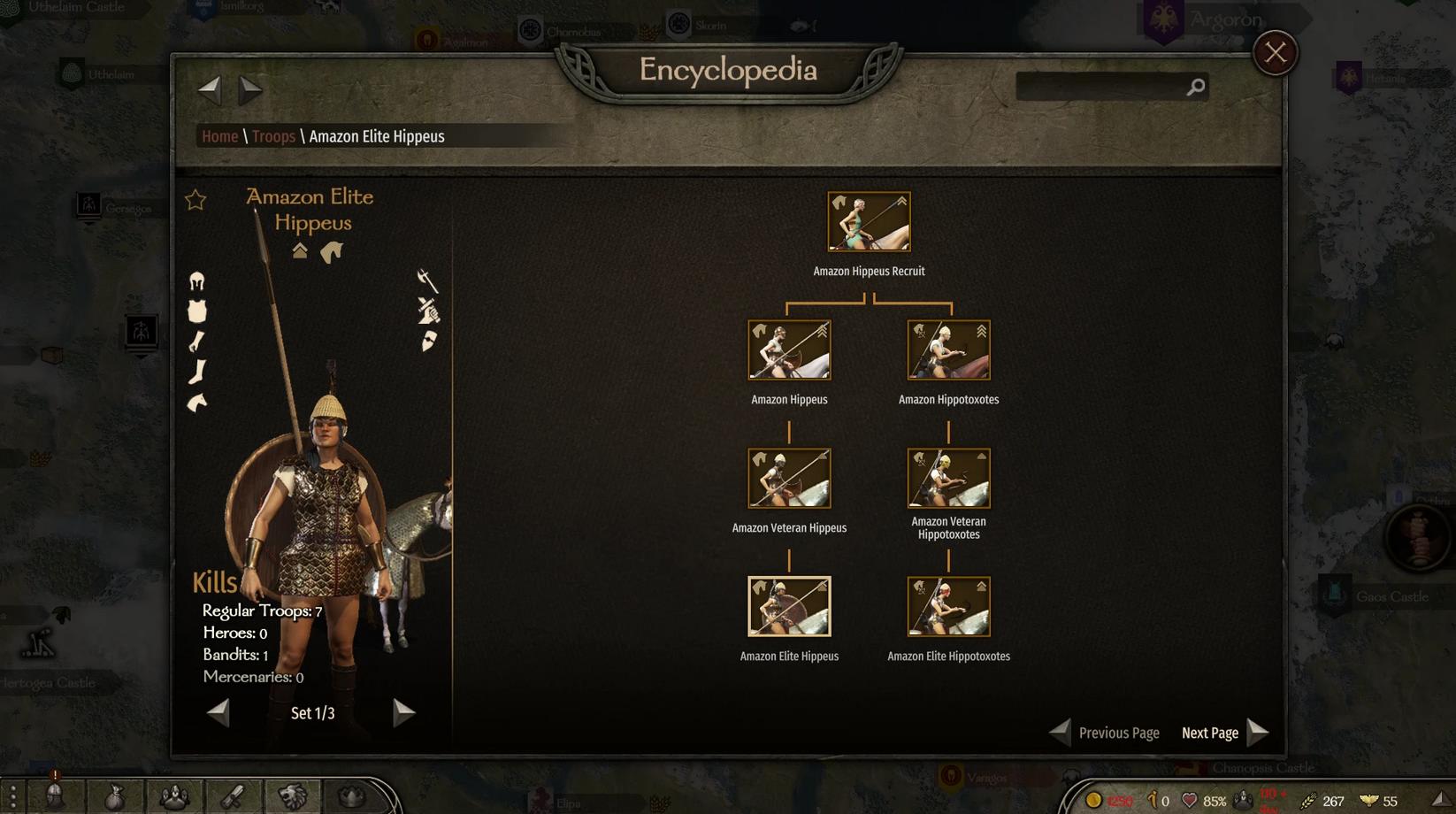Go forward with the encyclopedia right arrow
Image resolution: width=1456 pixels, height=814 pixels.
[x=250, y=88]
